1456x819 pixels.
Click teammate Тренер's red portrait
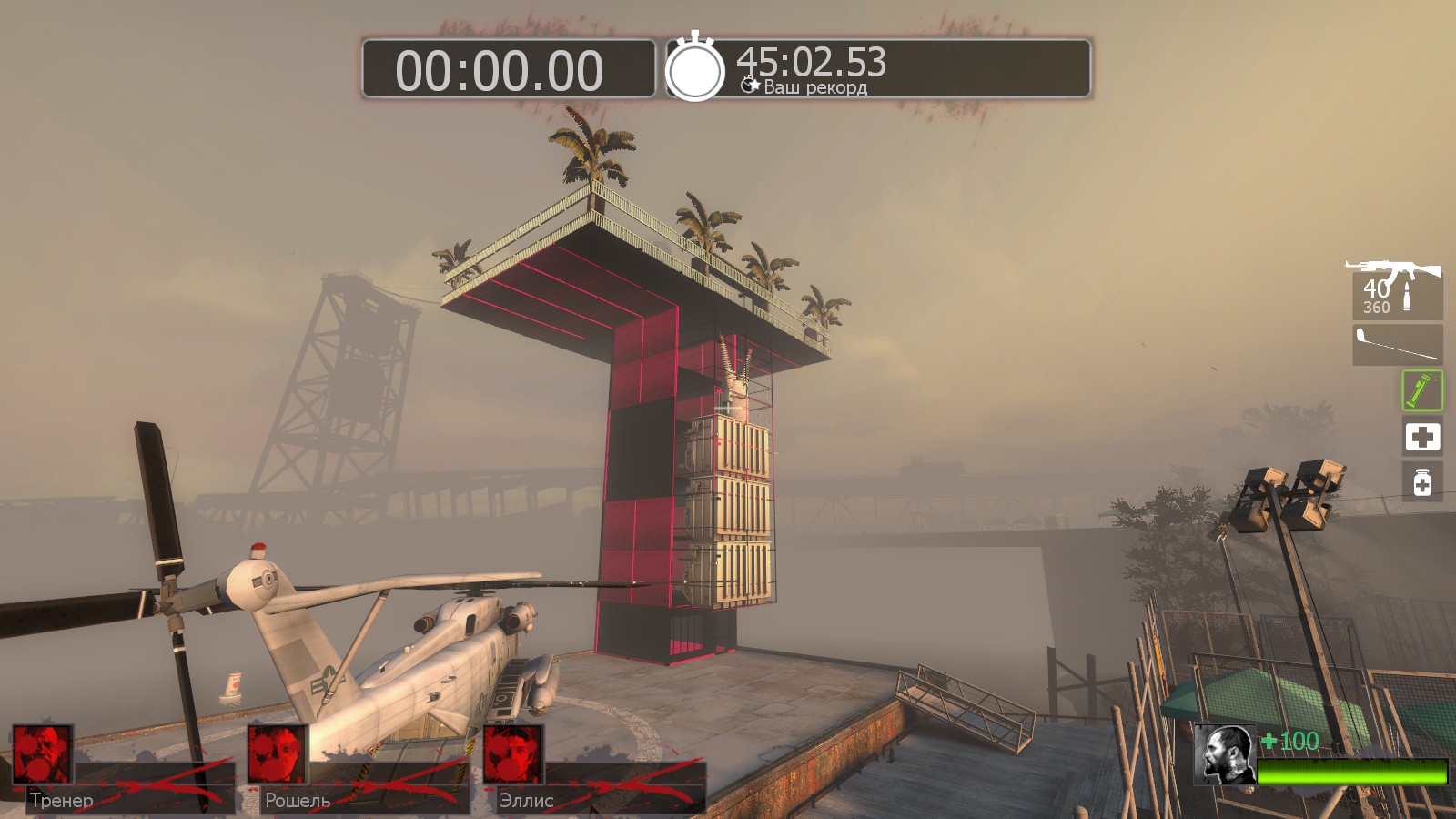(43, 754)
